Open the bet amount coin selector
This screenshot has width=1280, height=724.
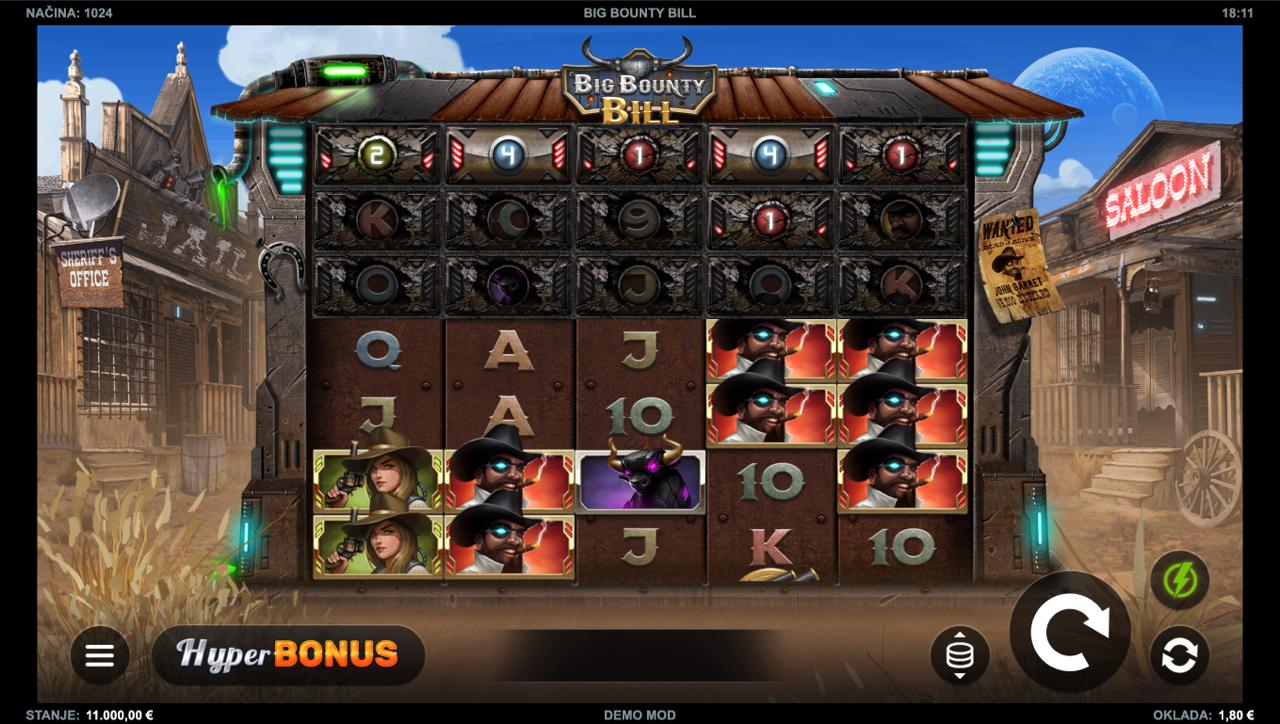(x=959, y=655)
